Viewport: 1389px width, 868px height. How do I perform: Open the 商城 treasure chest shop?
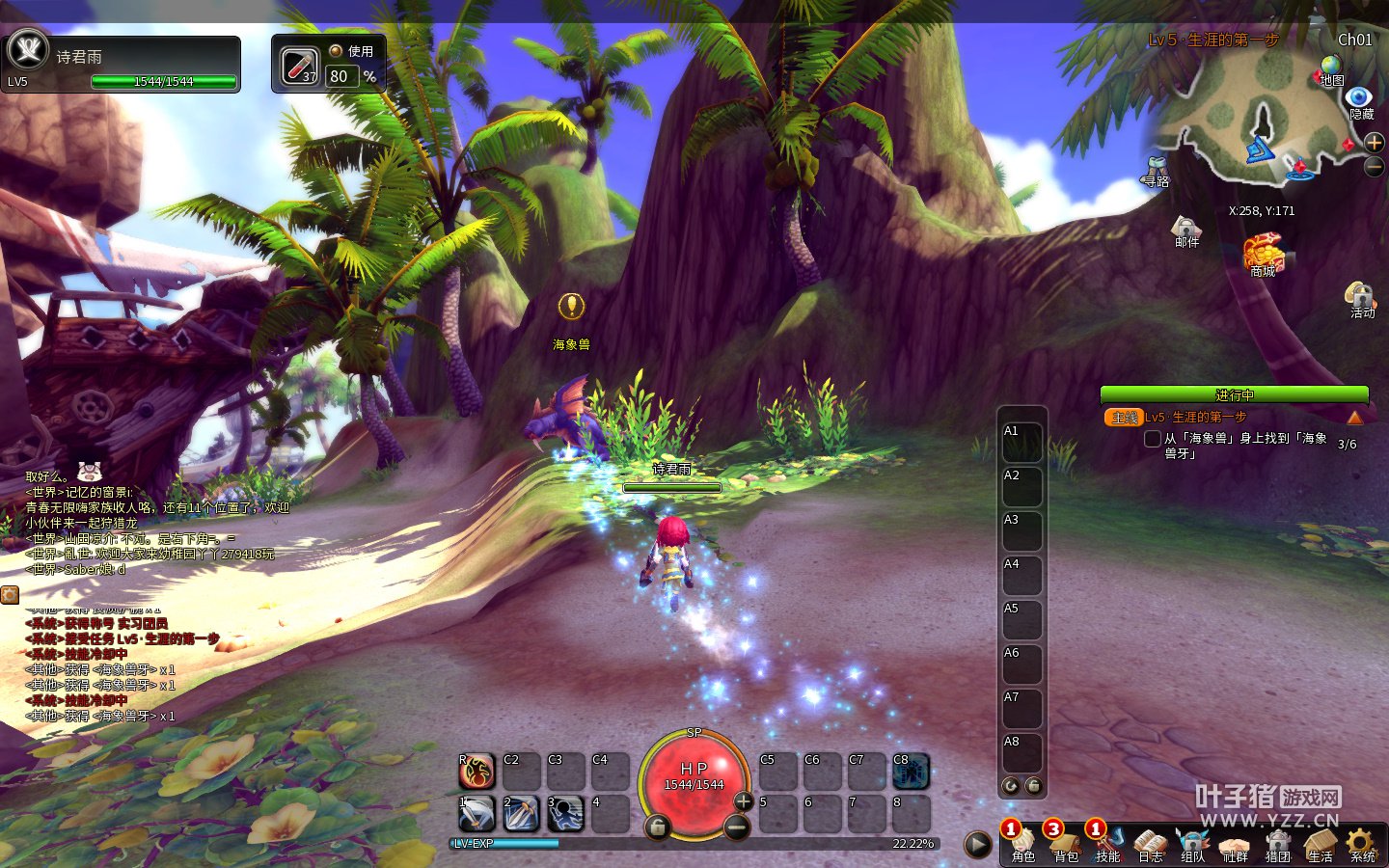point(1264,254)
